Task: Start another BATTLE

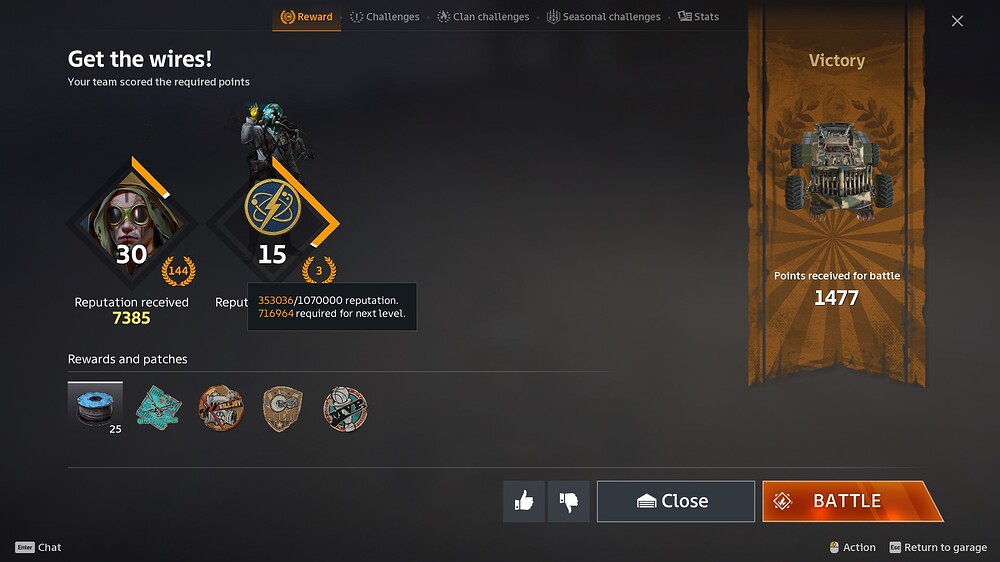Action: (849, 501)
